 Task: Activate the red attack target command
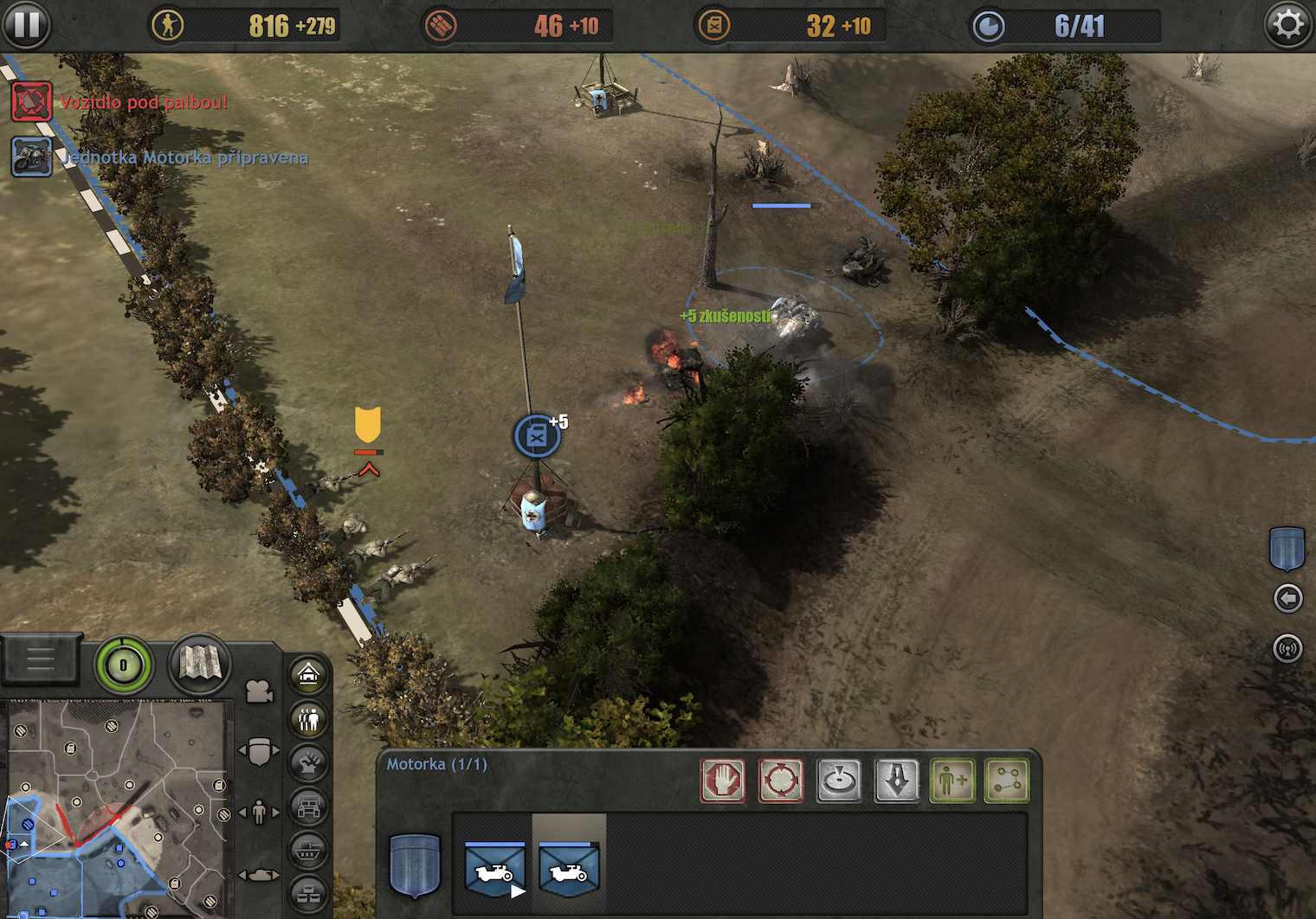tap(781, 781)
